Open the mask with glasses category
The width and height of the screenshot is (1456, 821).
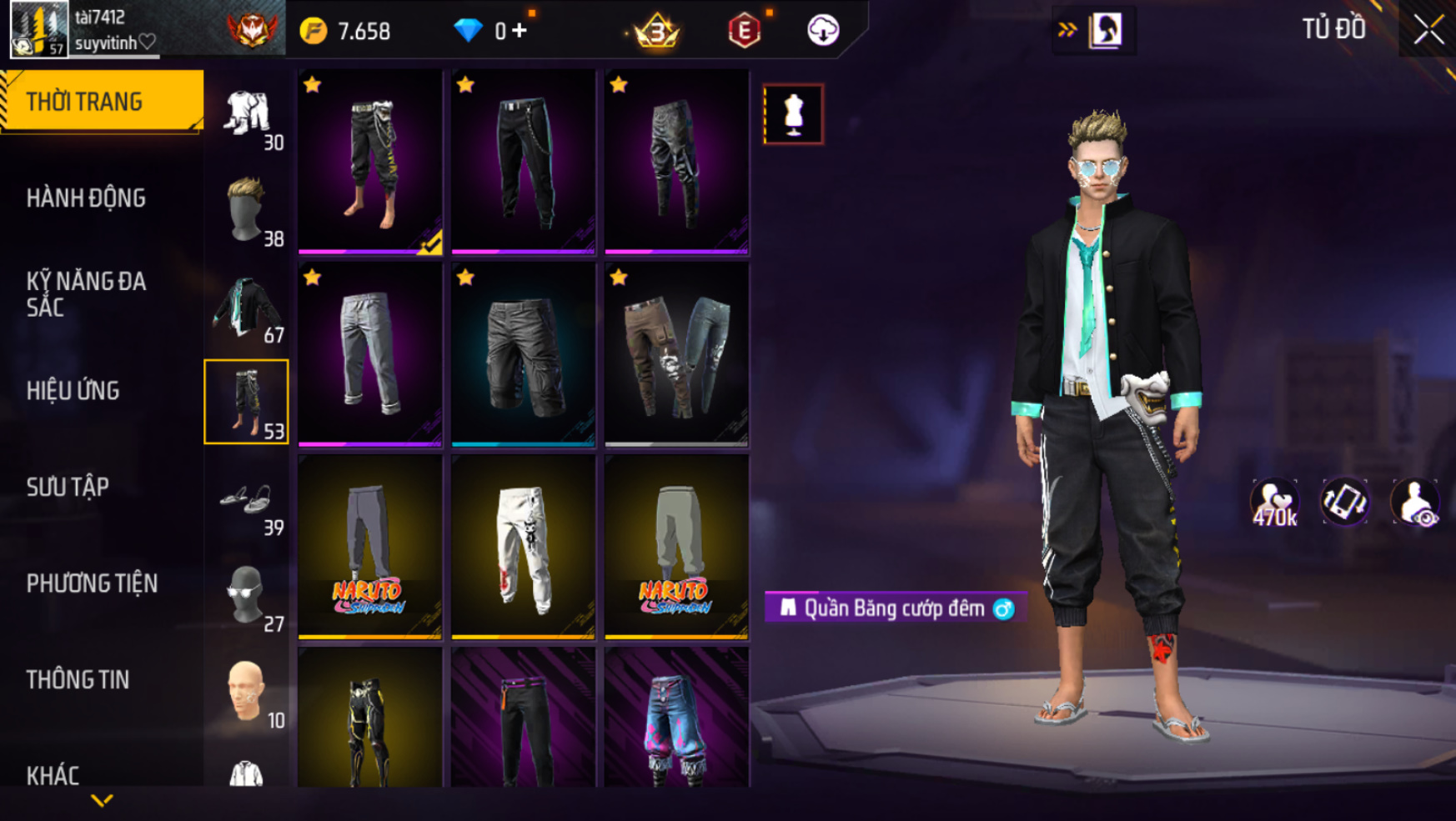[247, 595]
